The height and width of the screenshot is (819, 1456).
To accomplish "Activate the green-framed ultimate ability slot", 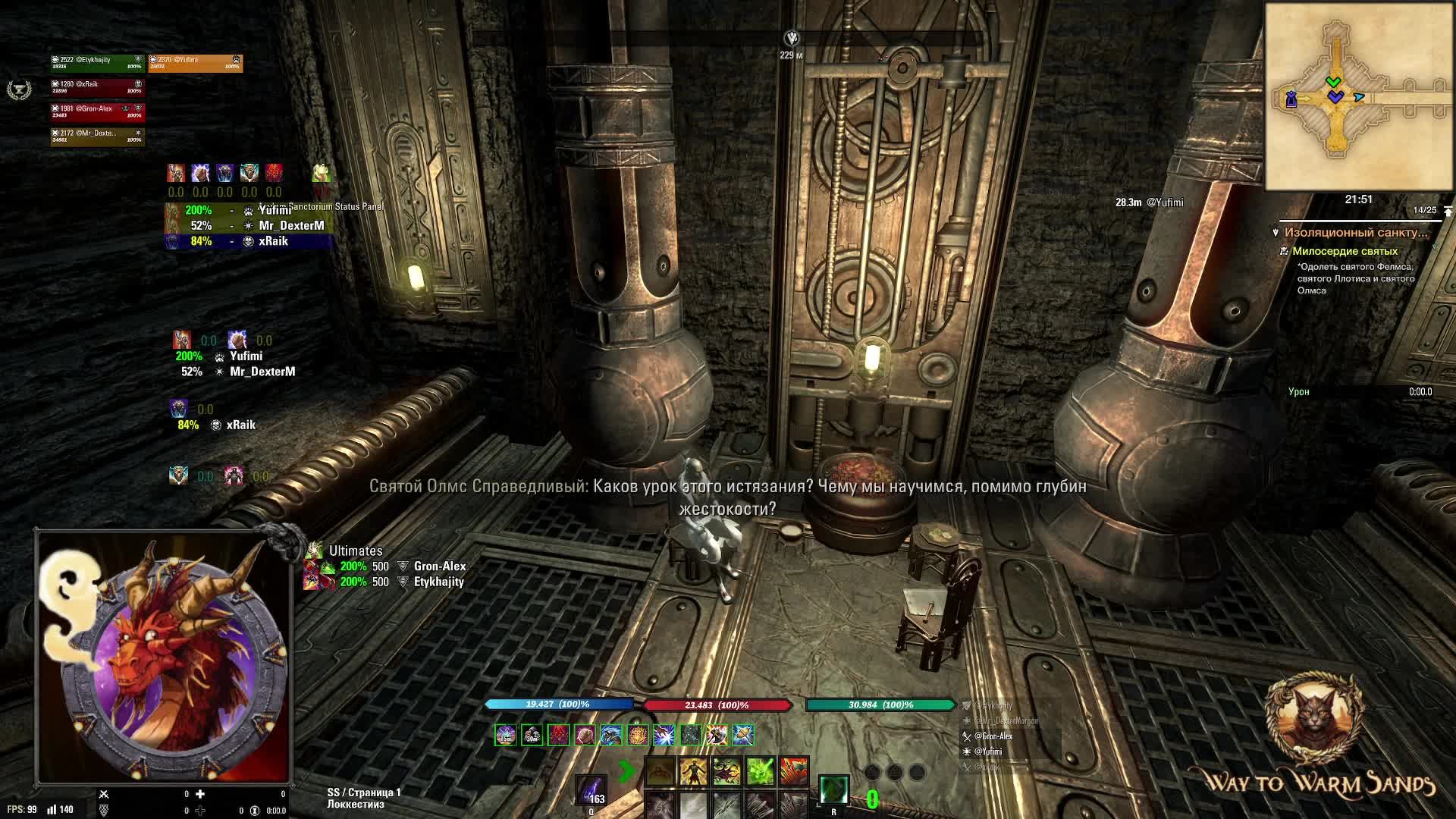I will pos(833,789).
